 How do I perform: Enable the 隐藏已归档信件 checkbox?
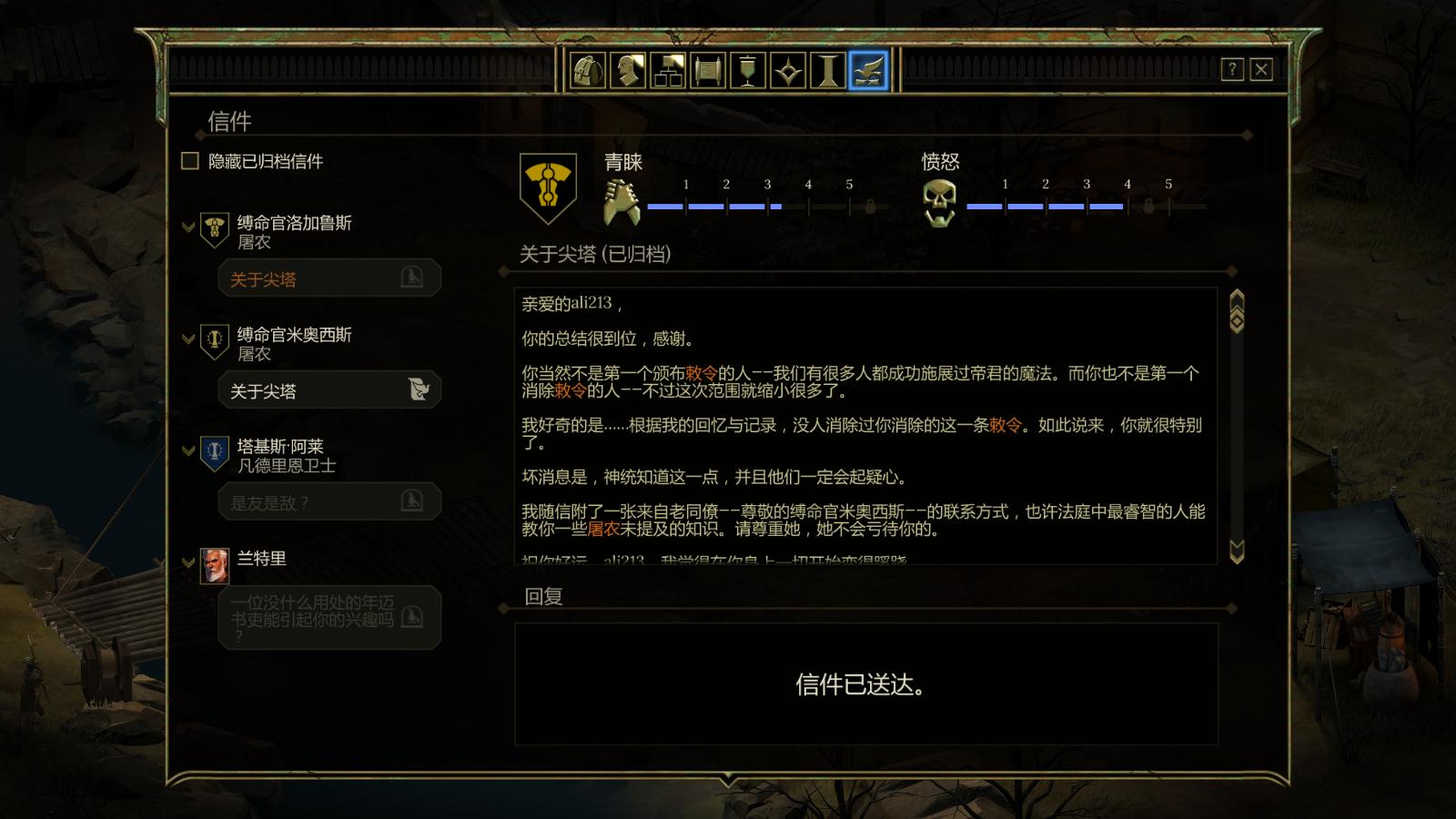point(189,160)
